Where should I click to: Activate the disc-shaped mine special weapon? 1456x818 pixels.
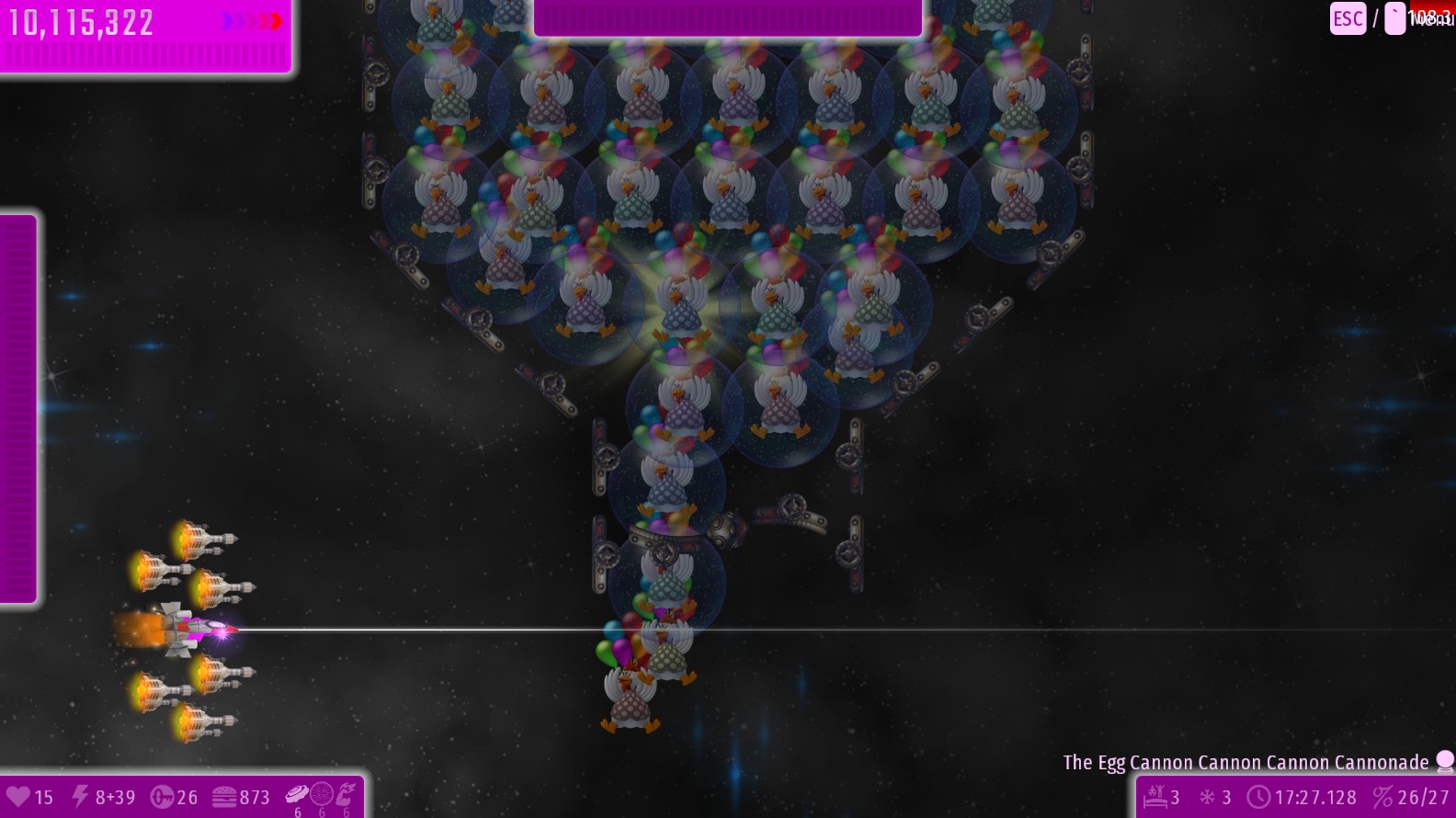(x=297, y=793)
